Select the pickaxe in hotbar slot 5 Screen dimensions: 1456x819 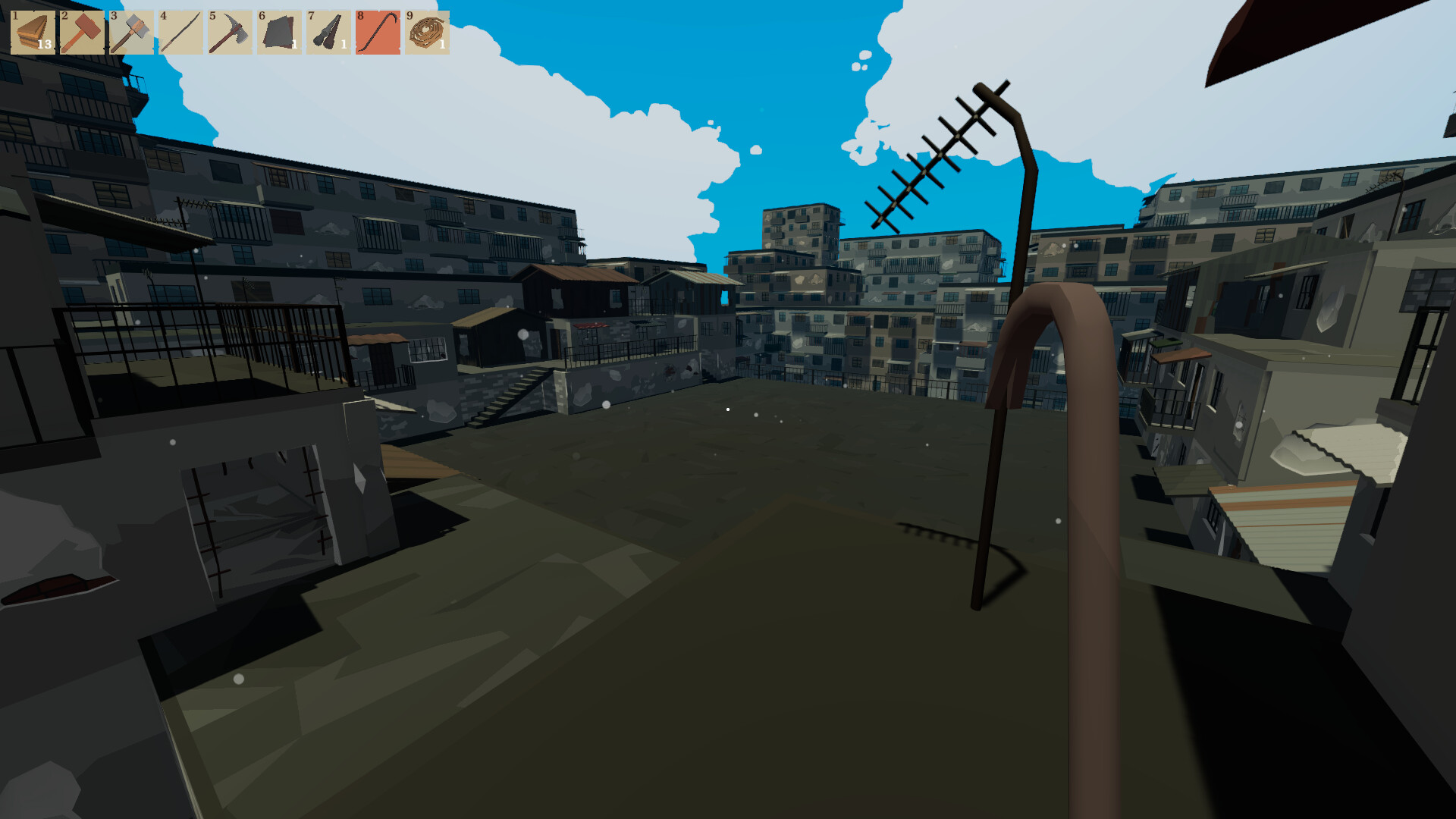tap(229, 32)
